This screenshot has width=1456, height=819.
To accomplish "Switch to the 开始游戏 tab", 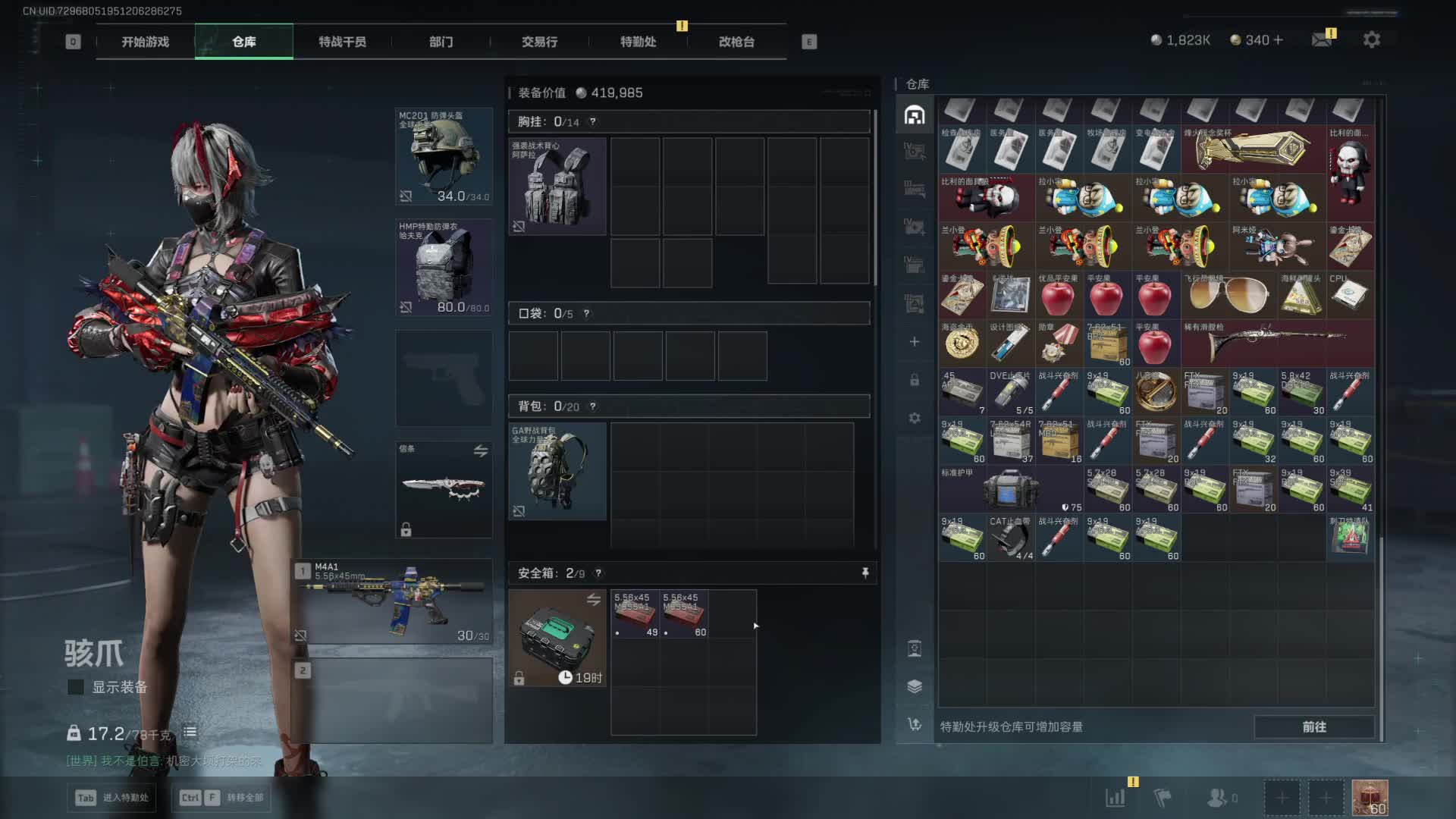I will click(145, 42).
